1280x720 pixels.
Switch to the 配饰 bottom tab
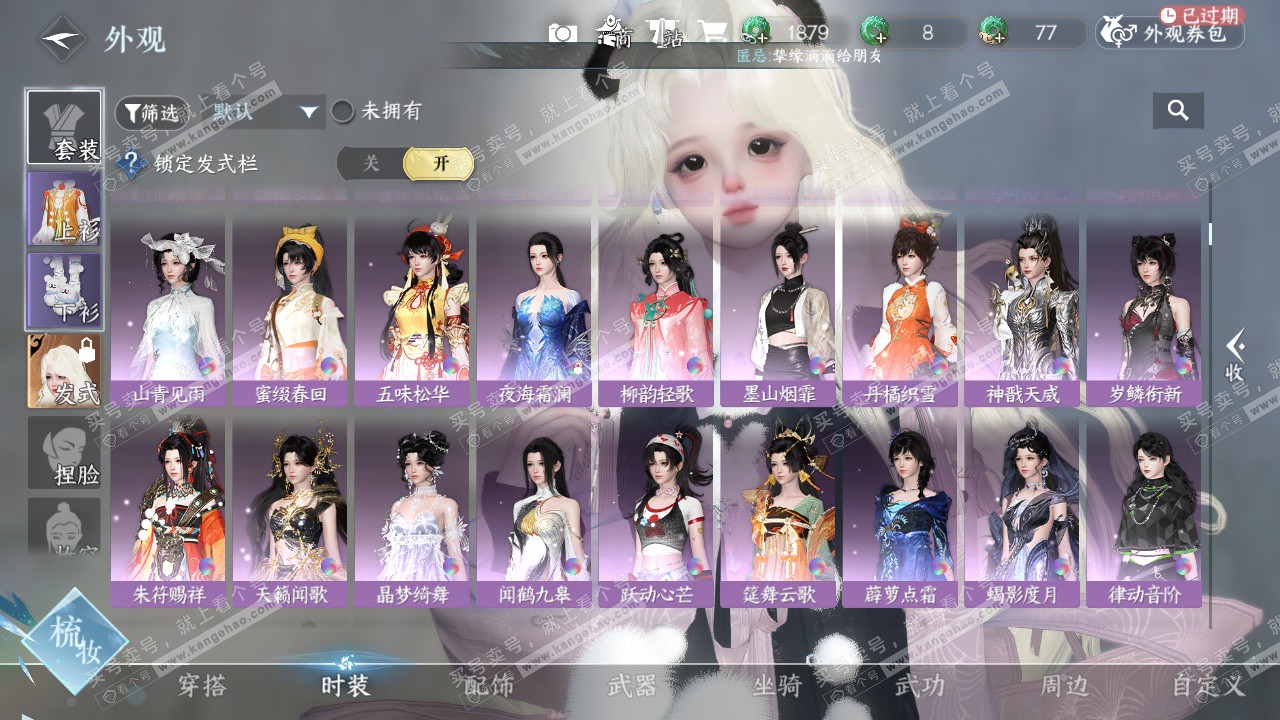pos(489,686)
